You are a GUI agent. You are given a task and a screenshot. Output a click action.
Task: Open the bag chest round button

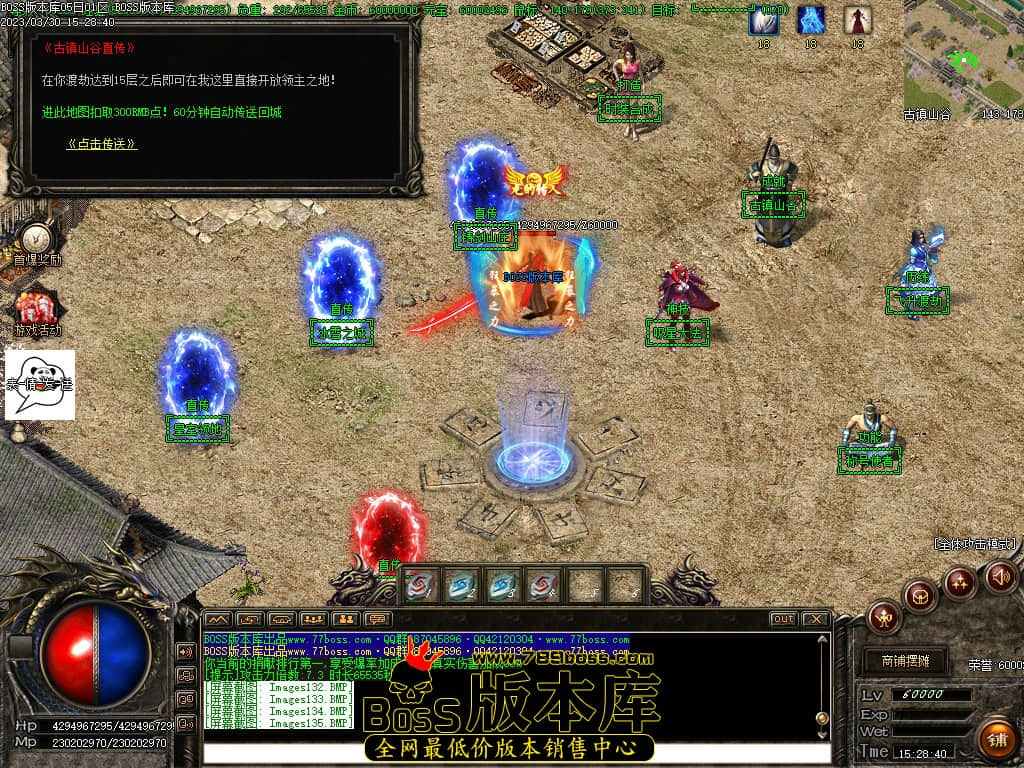[x=920, y=596]
